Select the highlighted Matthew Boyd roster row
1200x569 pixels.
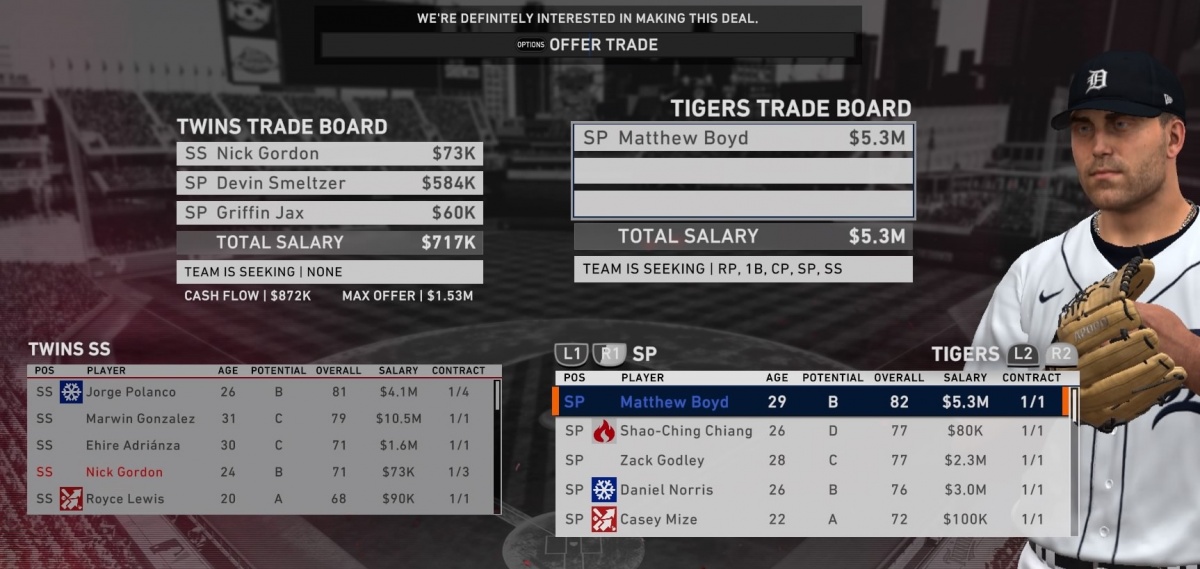814,402
